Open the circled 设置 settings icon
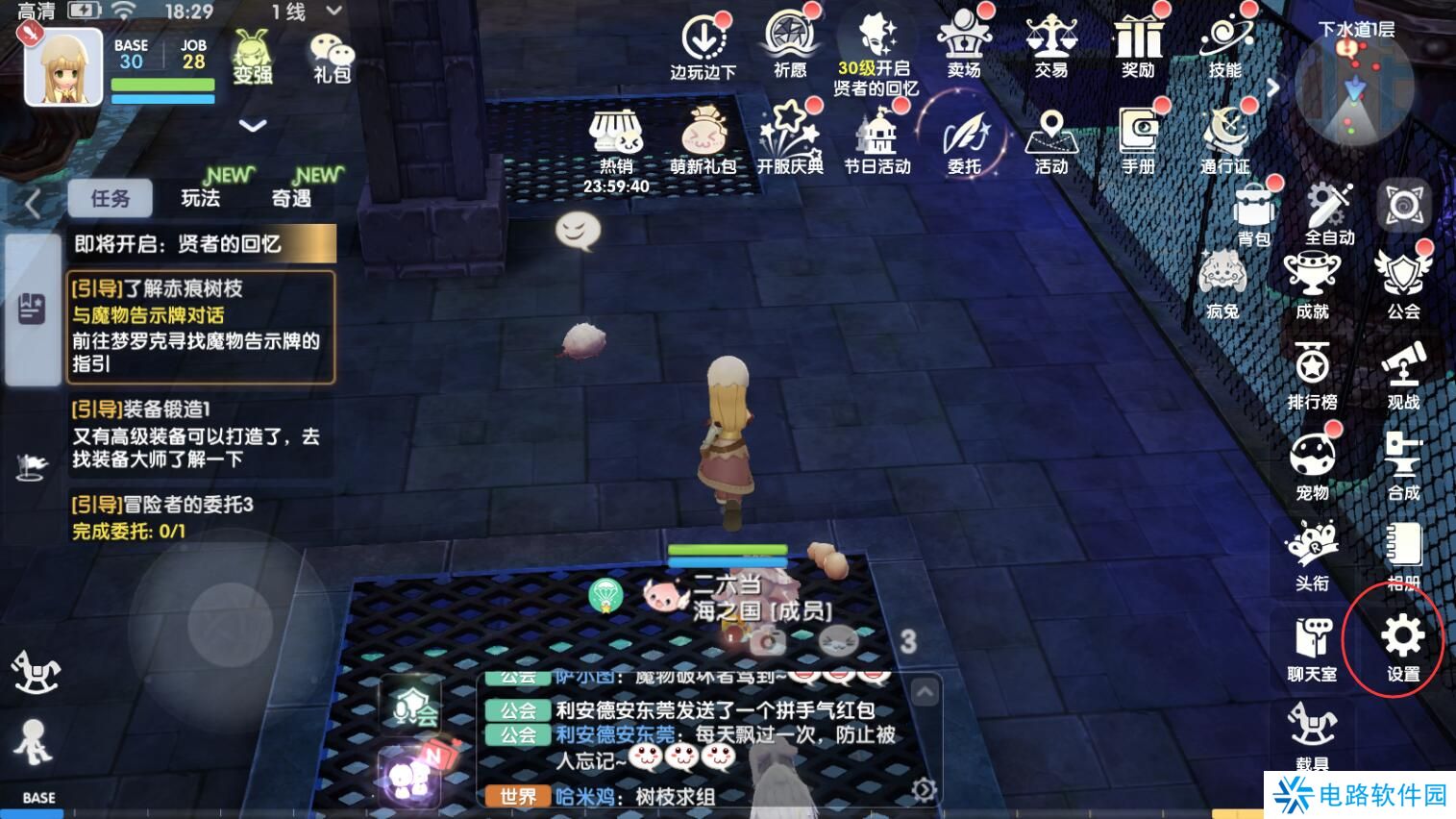 [x=1403, y=637]
